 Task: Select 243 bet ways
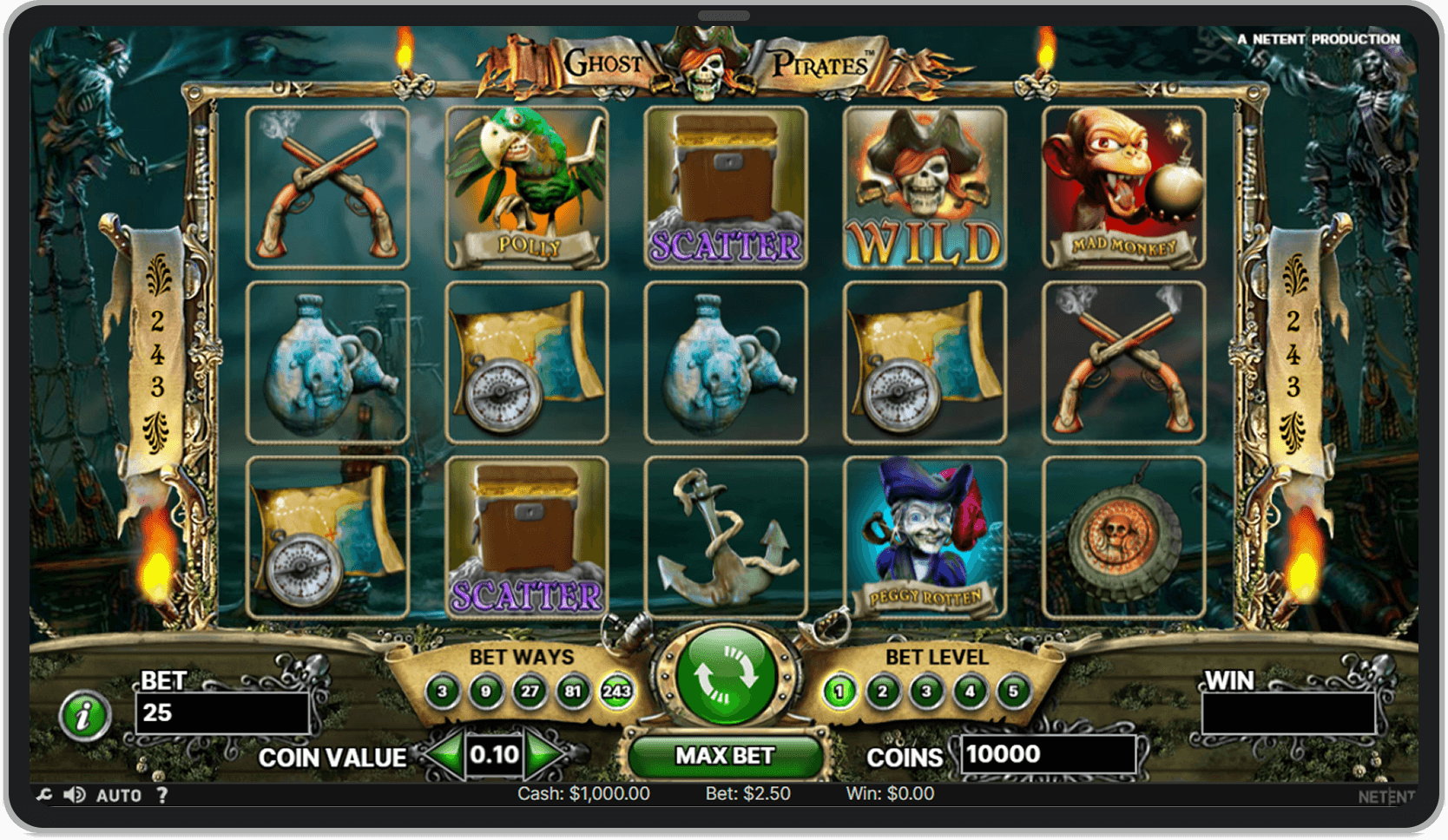615,692
